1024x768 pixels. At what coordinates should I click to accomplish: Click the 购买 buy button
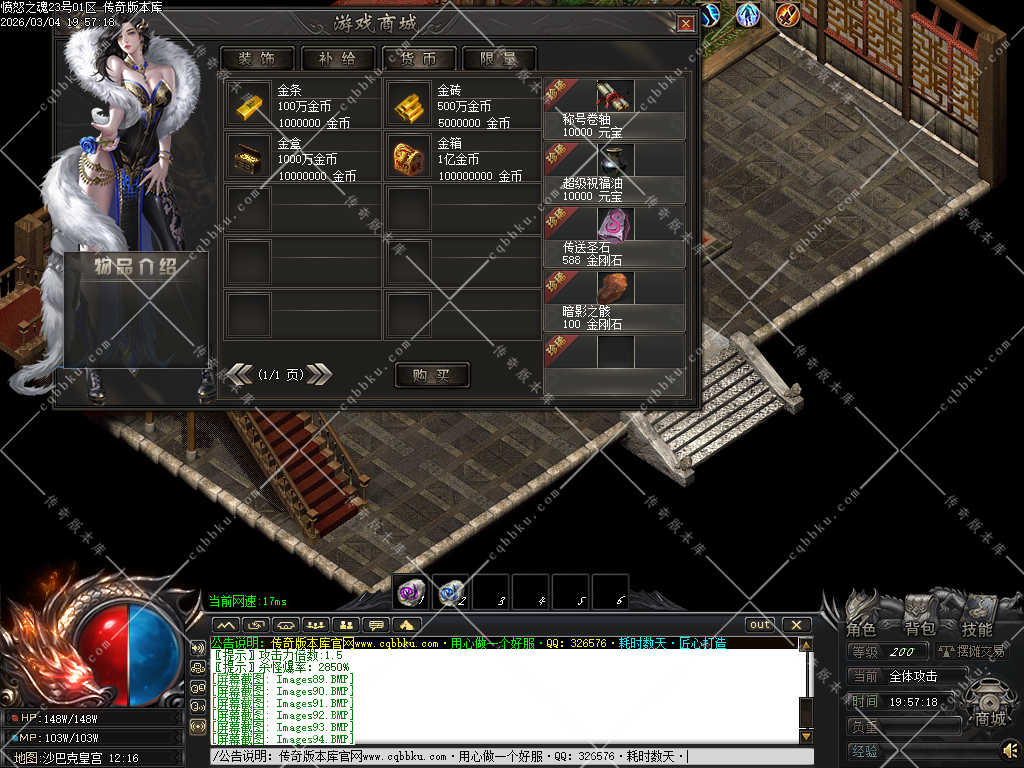432,375
